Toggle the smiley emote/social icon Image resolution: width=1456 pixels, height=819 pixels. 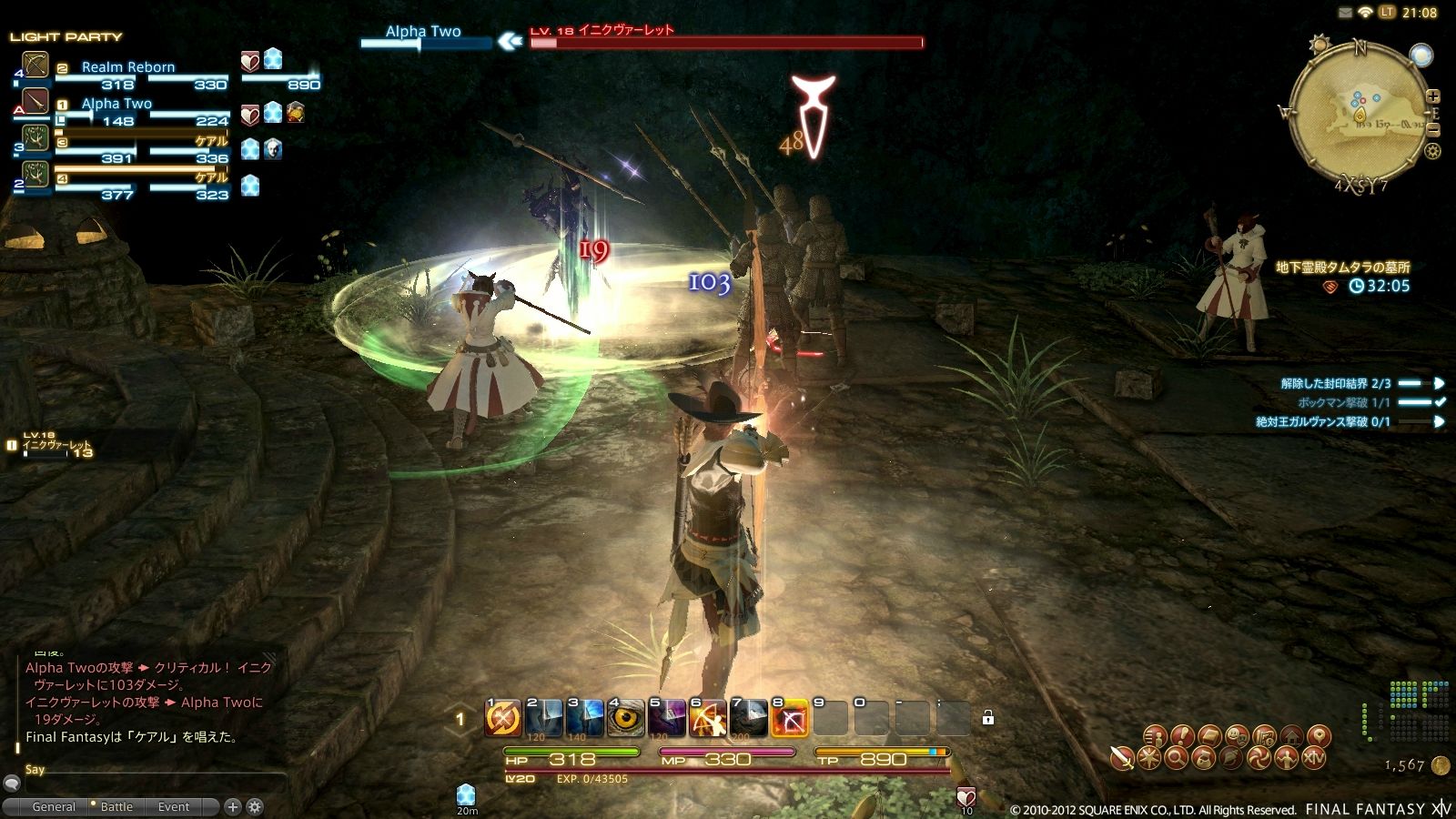point(1236,736)
